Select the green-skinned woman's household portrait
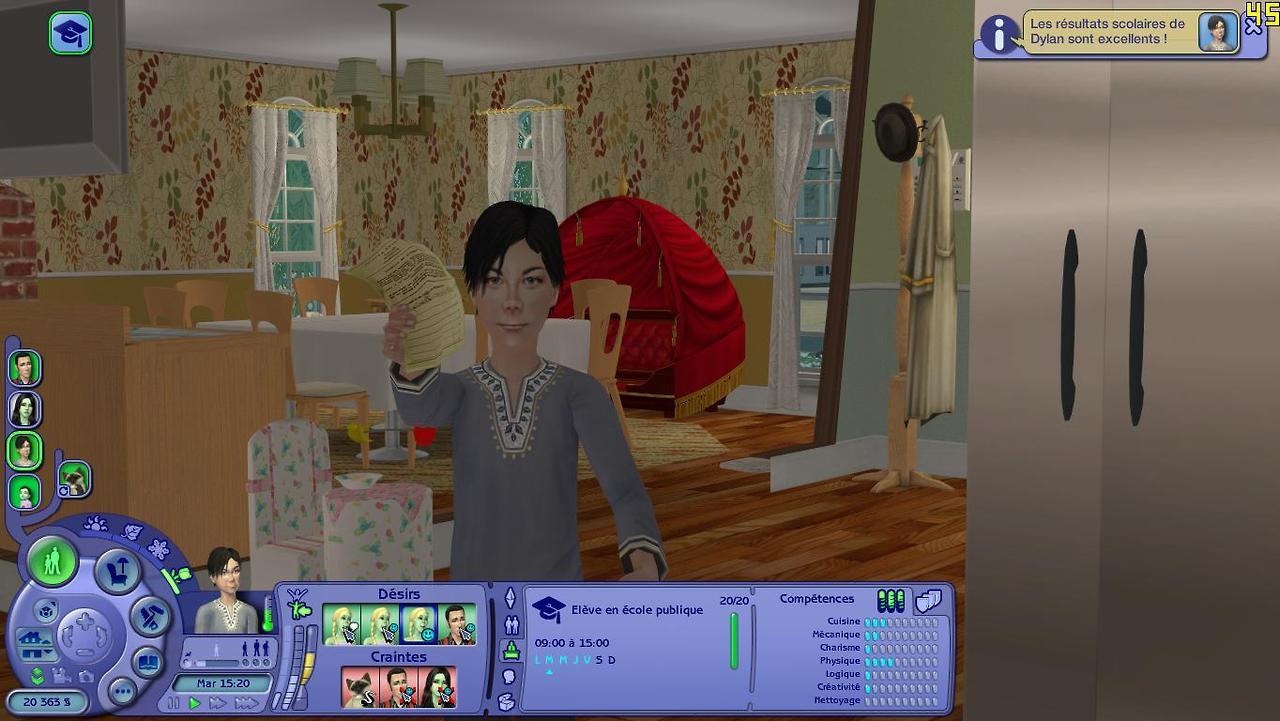 [25, 409]
